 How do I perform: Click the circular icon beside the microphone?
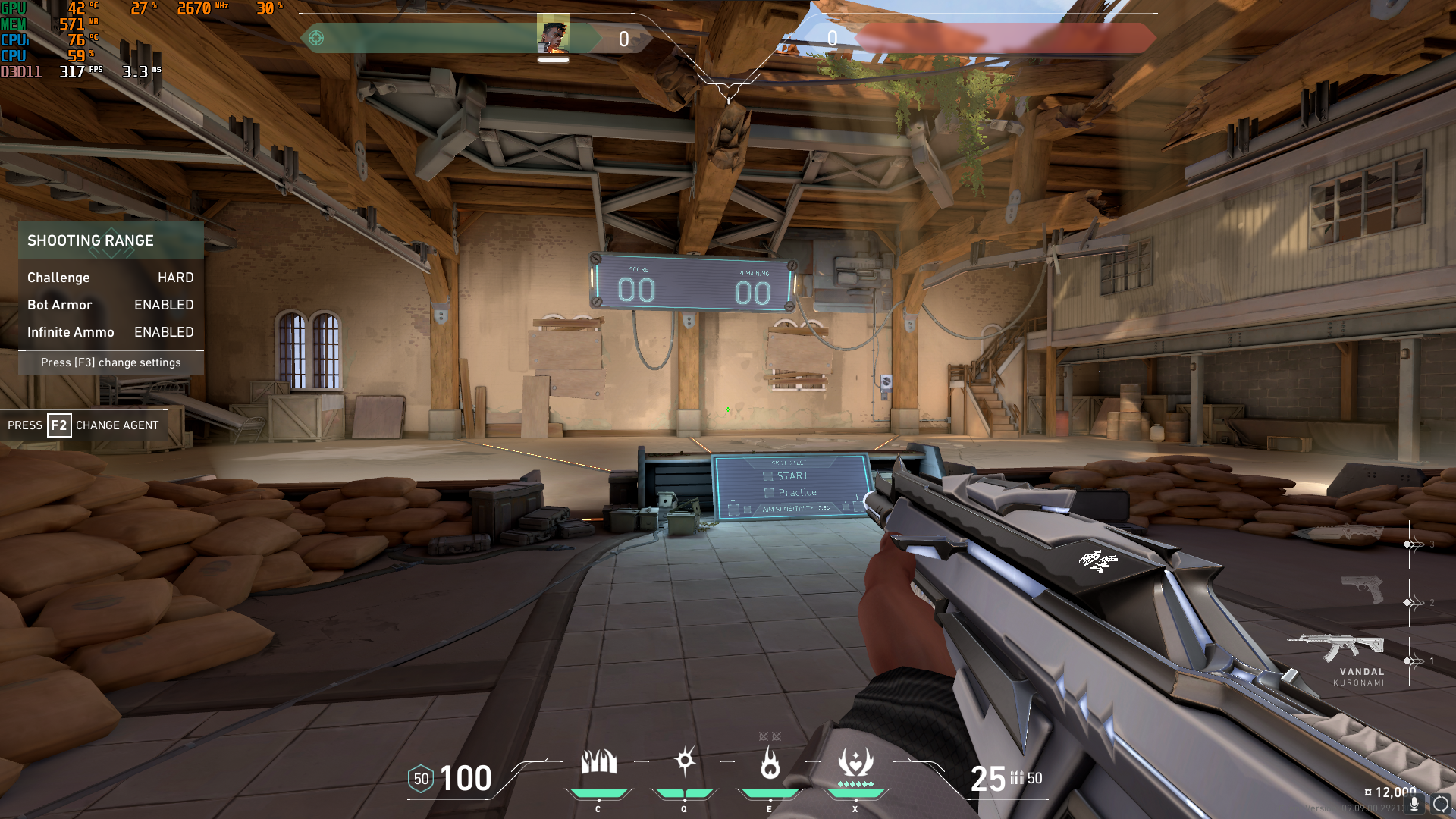1441,803
